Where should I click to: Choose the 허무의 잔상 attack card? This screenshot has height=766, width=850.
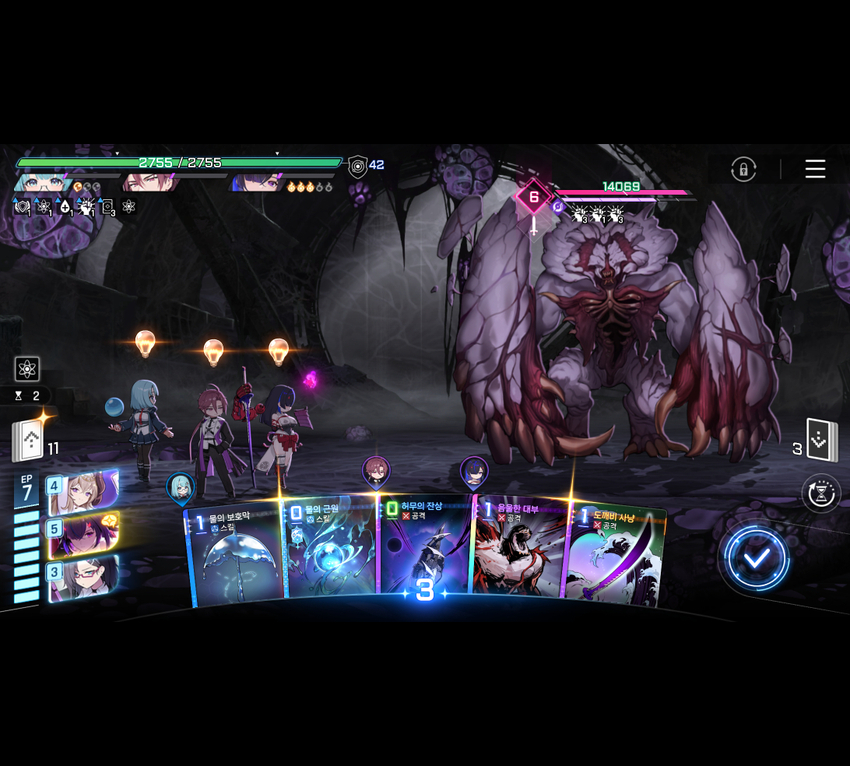423,550
